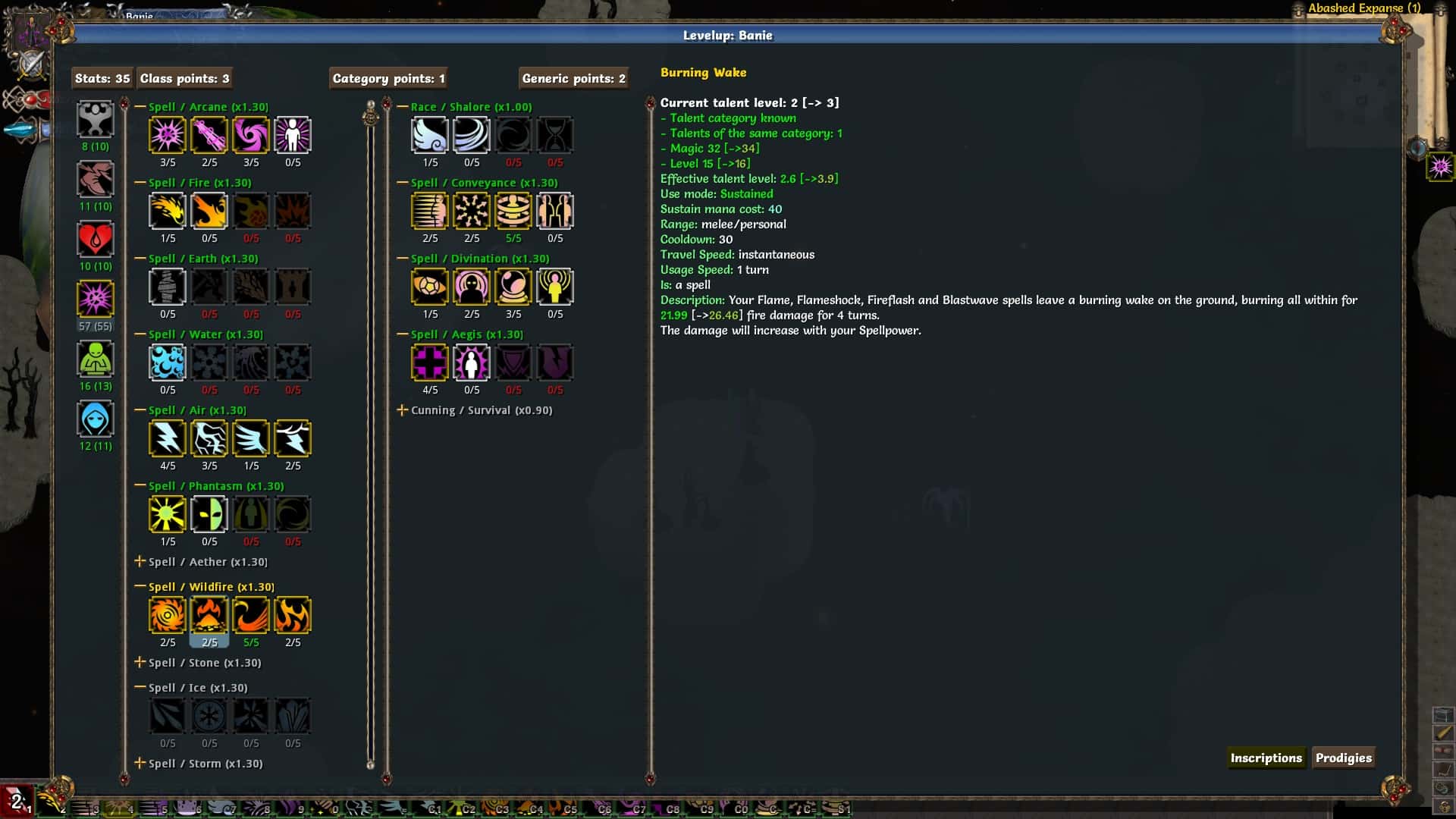Collapse the Spell/Wildfire category
The width and height of the screenshot is (1456, 819).
(x=139, y=586)
